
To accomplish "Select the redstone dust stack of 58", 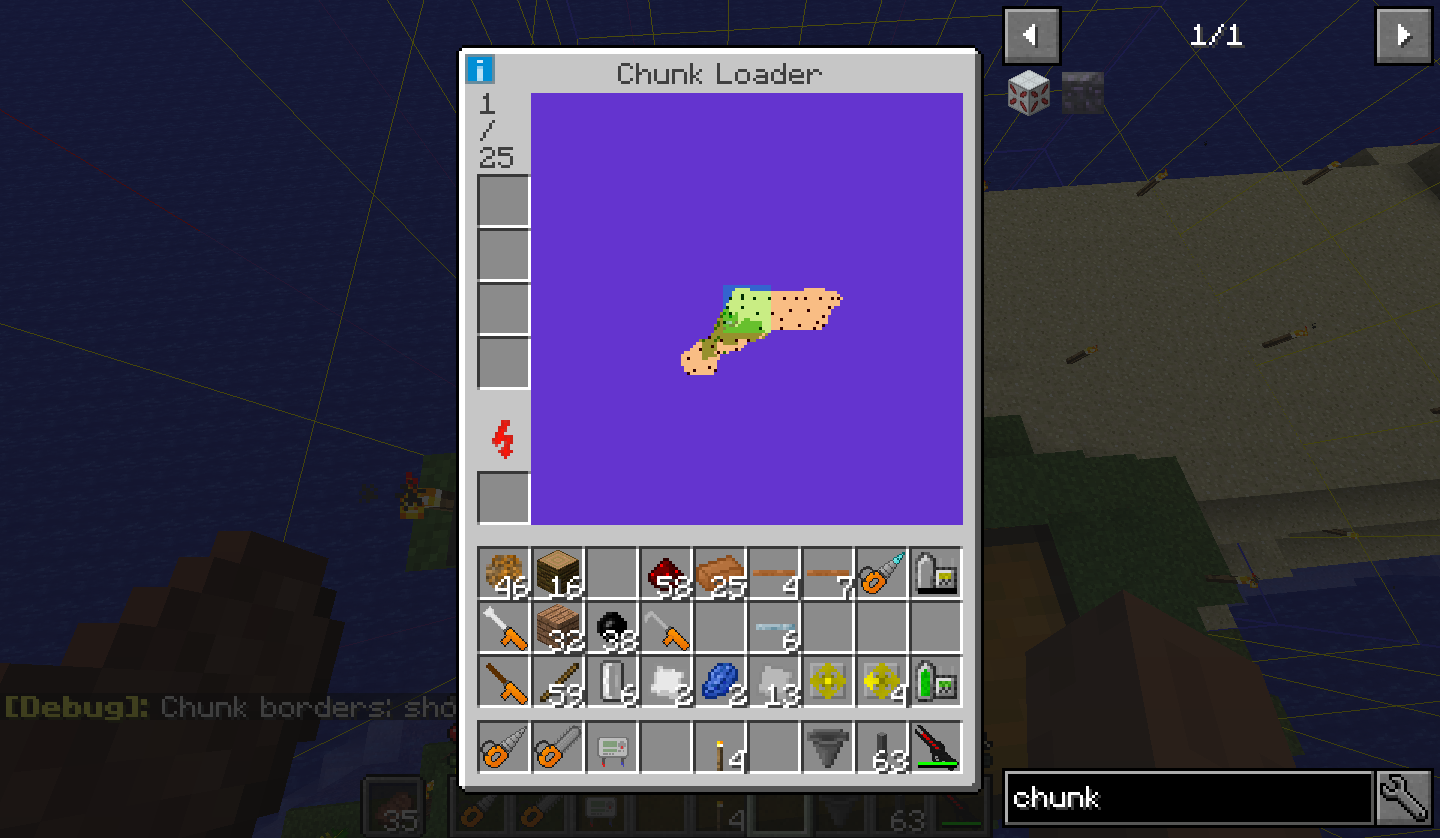I will tap(666, 573).
